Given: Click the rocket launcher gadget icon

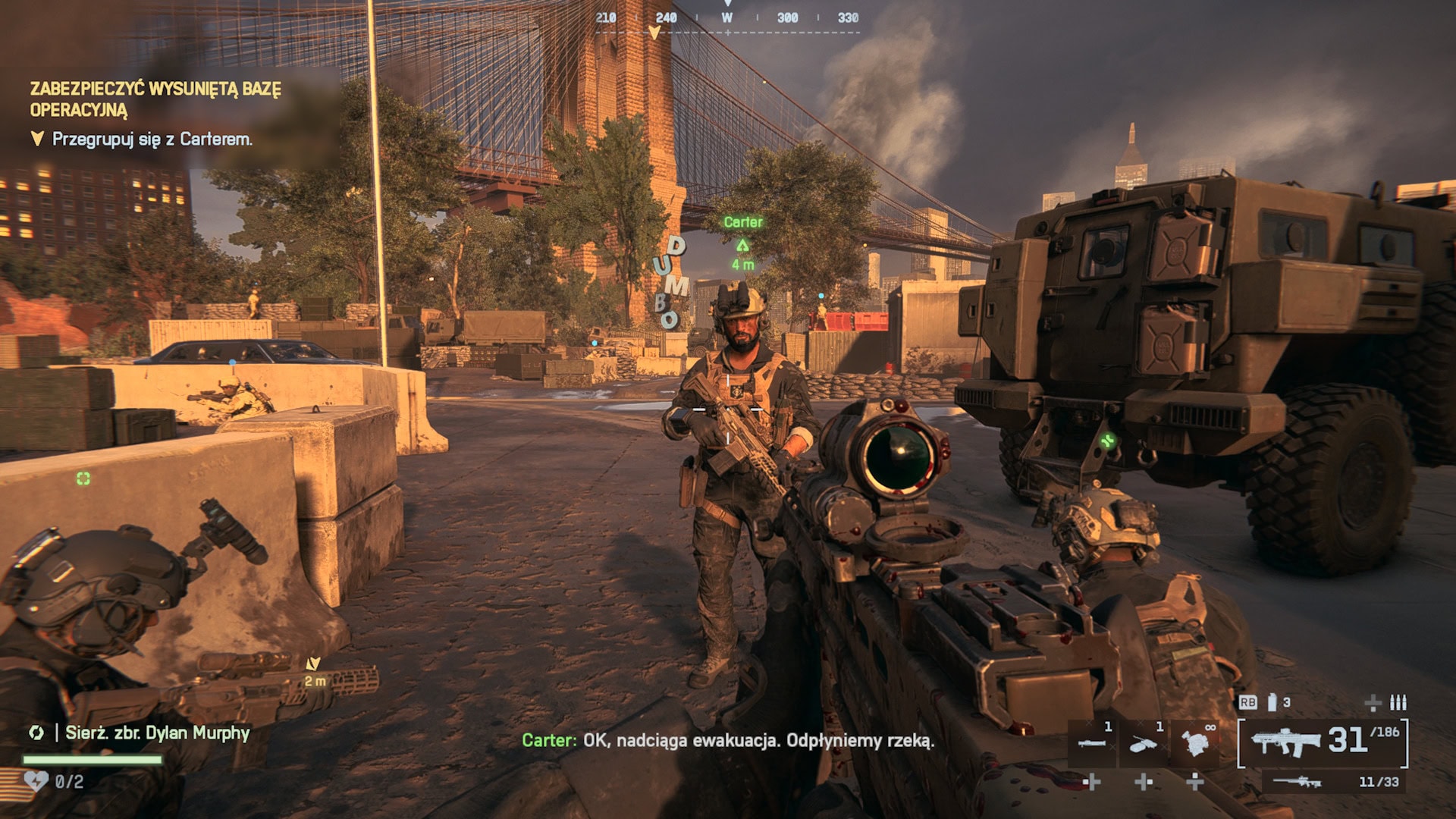Looking at the screenshot, I should pyautogui.click(x=1092, y=742).
